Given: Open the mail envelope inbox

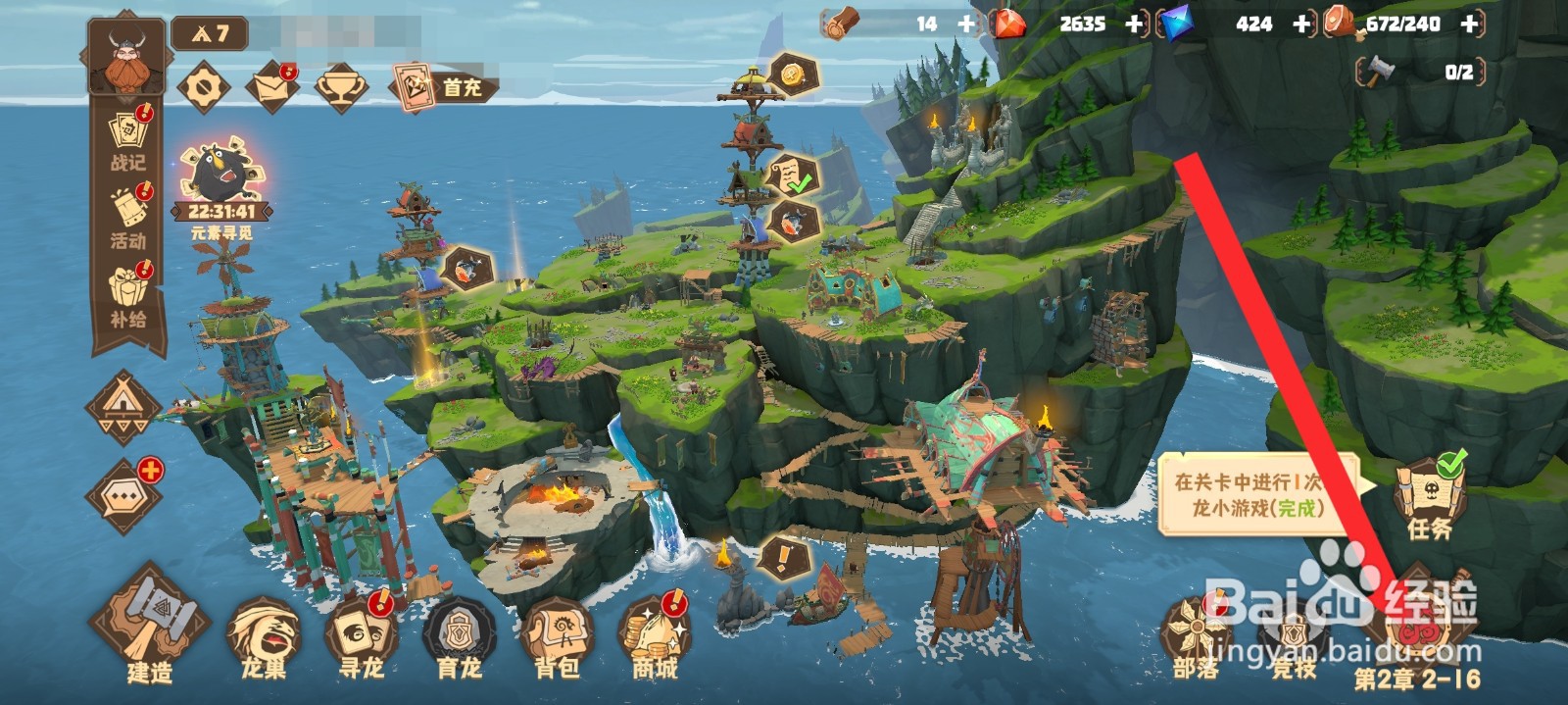Looking at the screenshot, I should click(x=271, y=88).
